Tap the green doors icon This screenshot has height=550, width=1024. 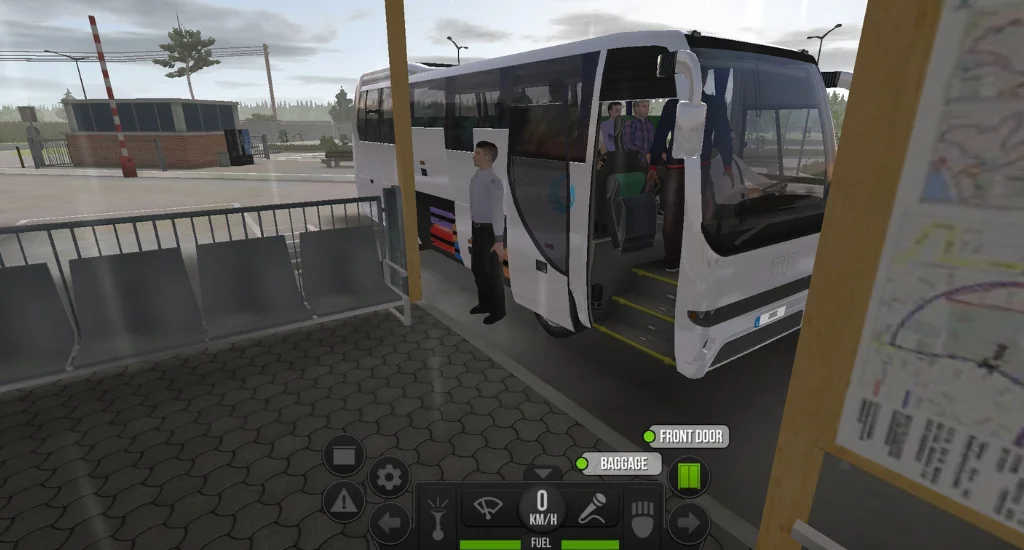pos(688,476)
